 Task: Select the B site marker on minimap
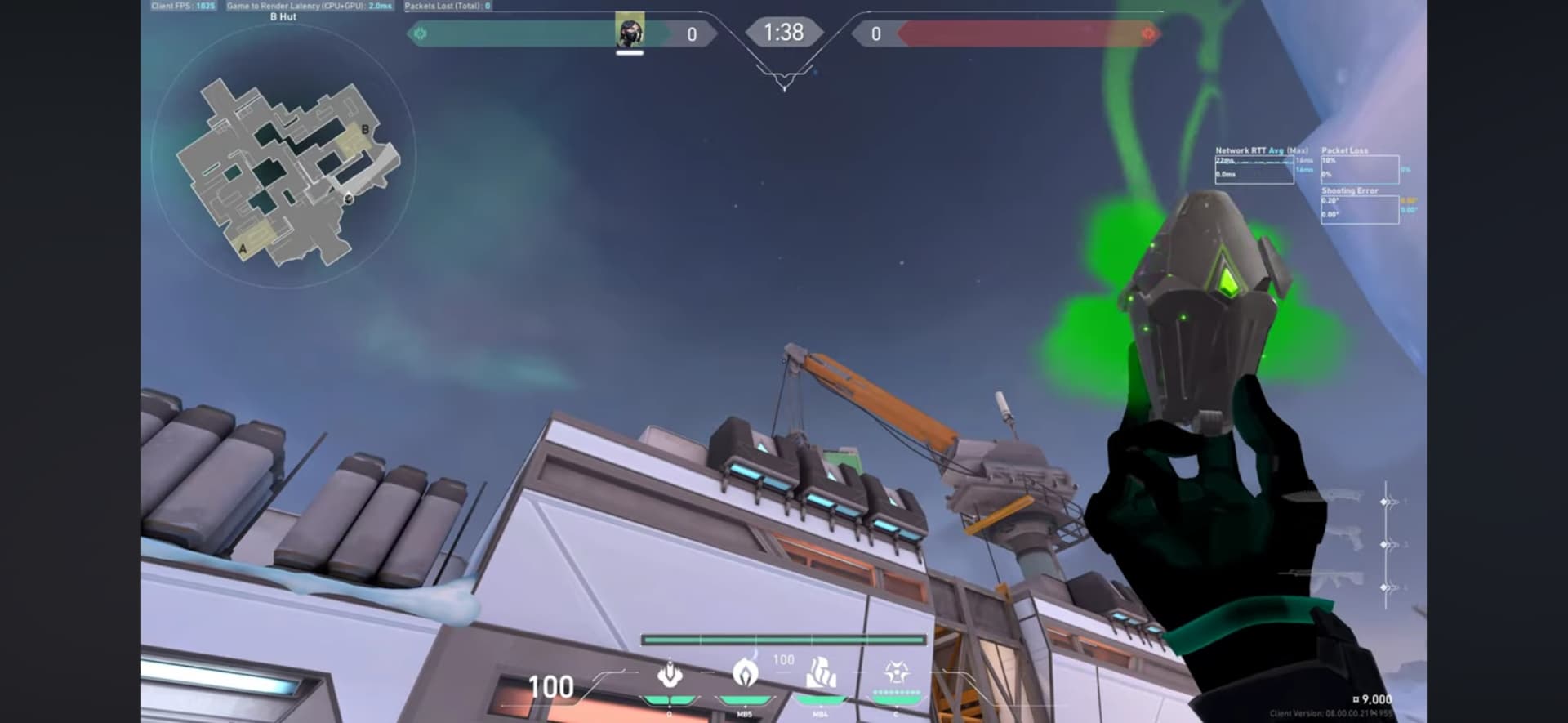(x=365, y=129)
